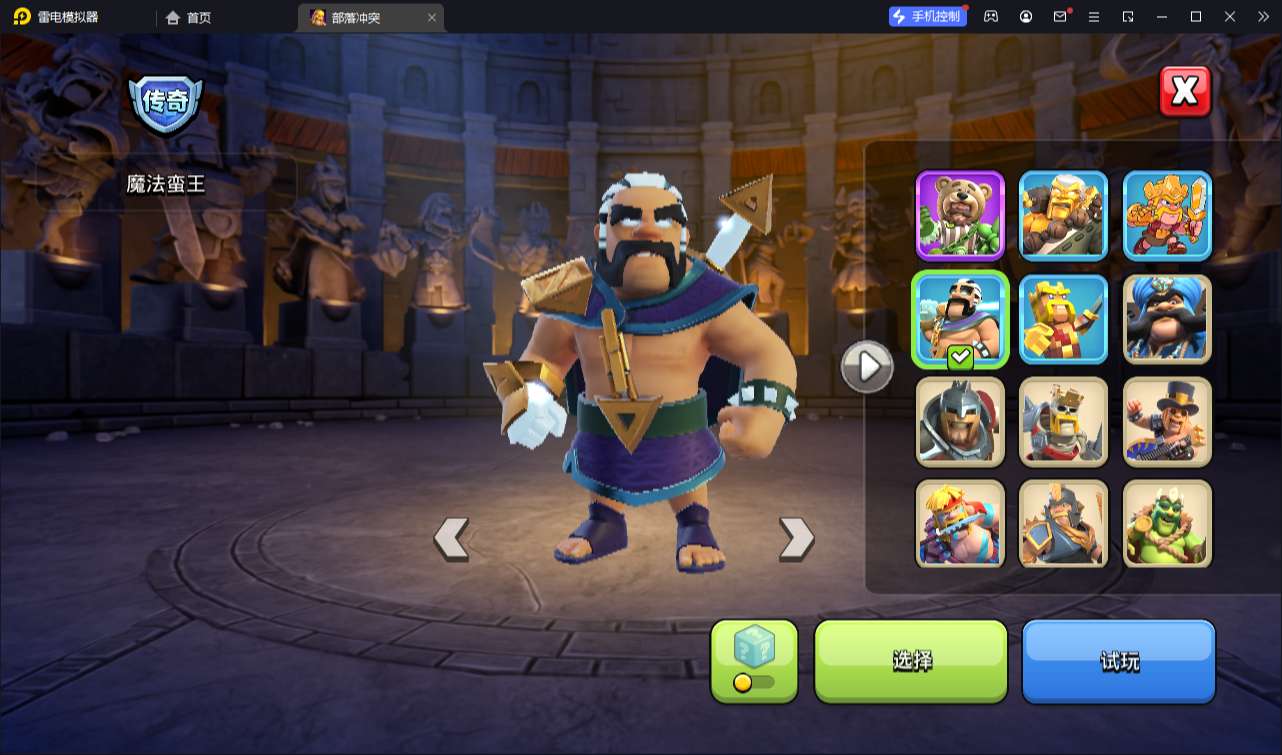Choose the pixel blocky king skin
Screen dimensions: 1282x755
1063,318
